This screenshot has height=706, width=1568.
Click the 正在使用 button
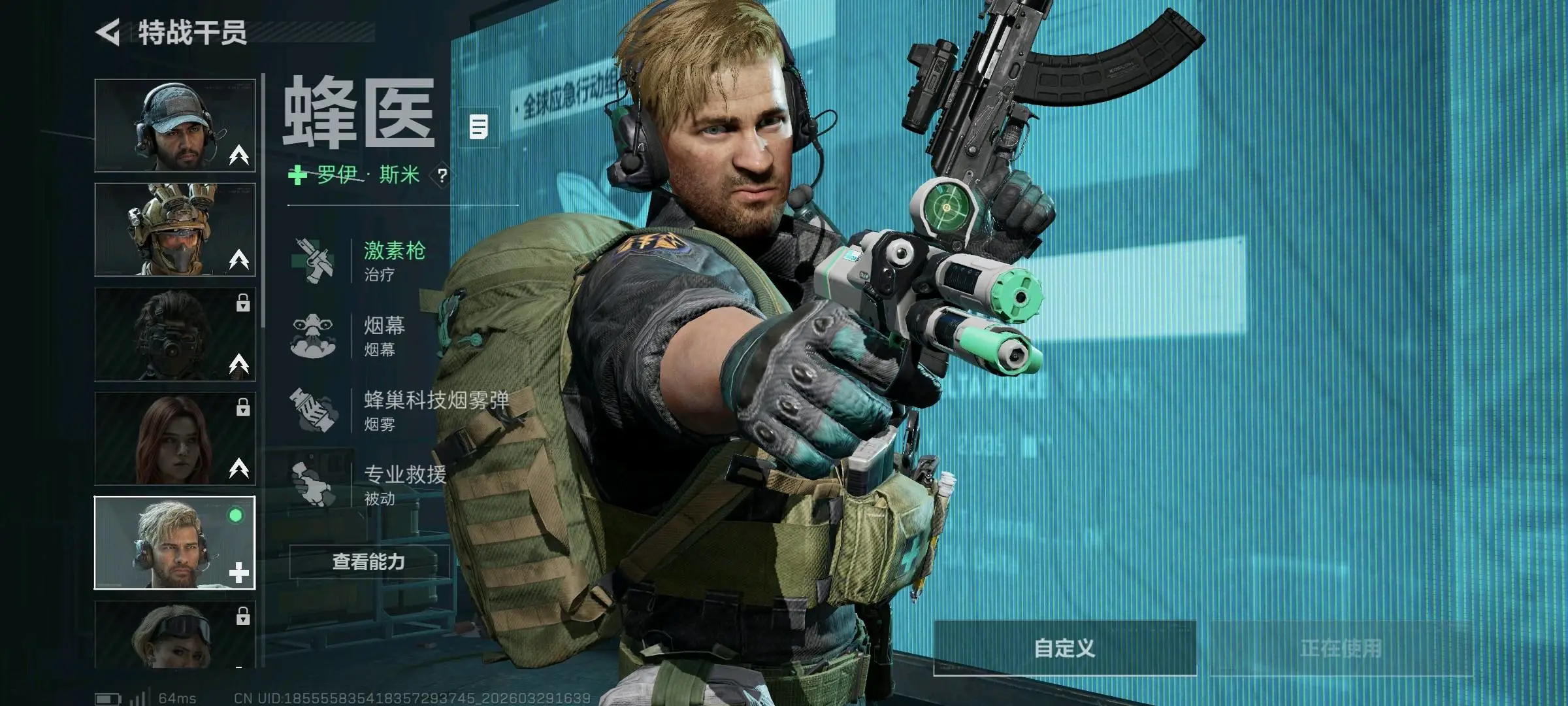(1341, 648)
